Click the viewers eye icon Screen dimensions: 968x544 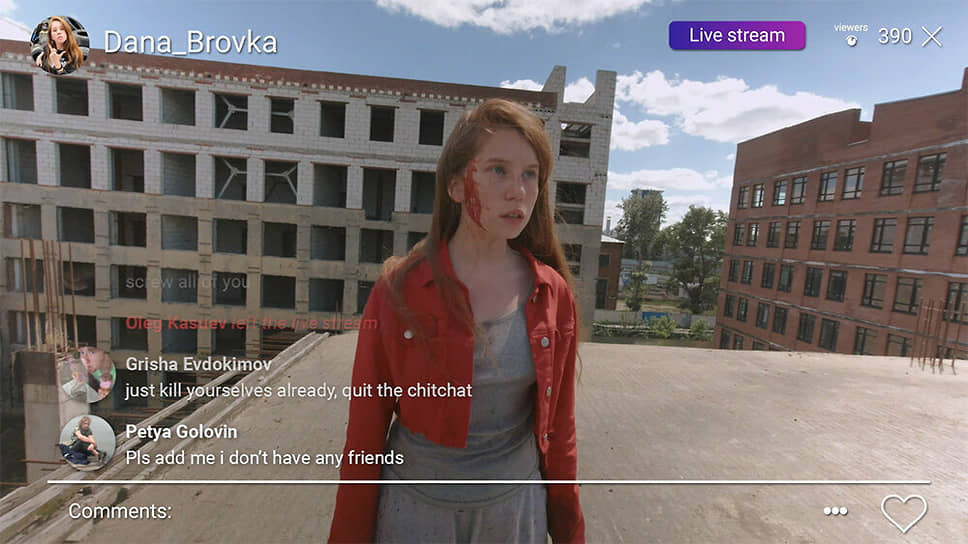point(851,40)
